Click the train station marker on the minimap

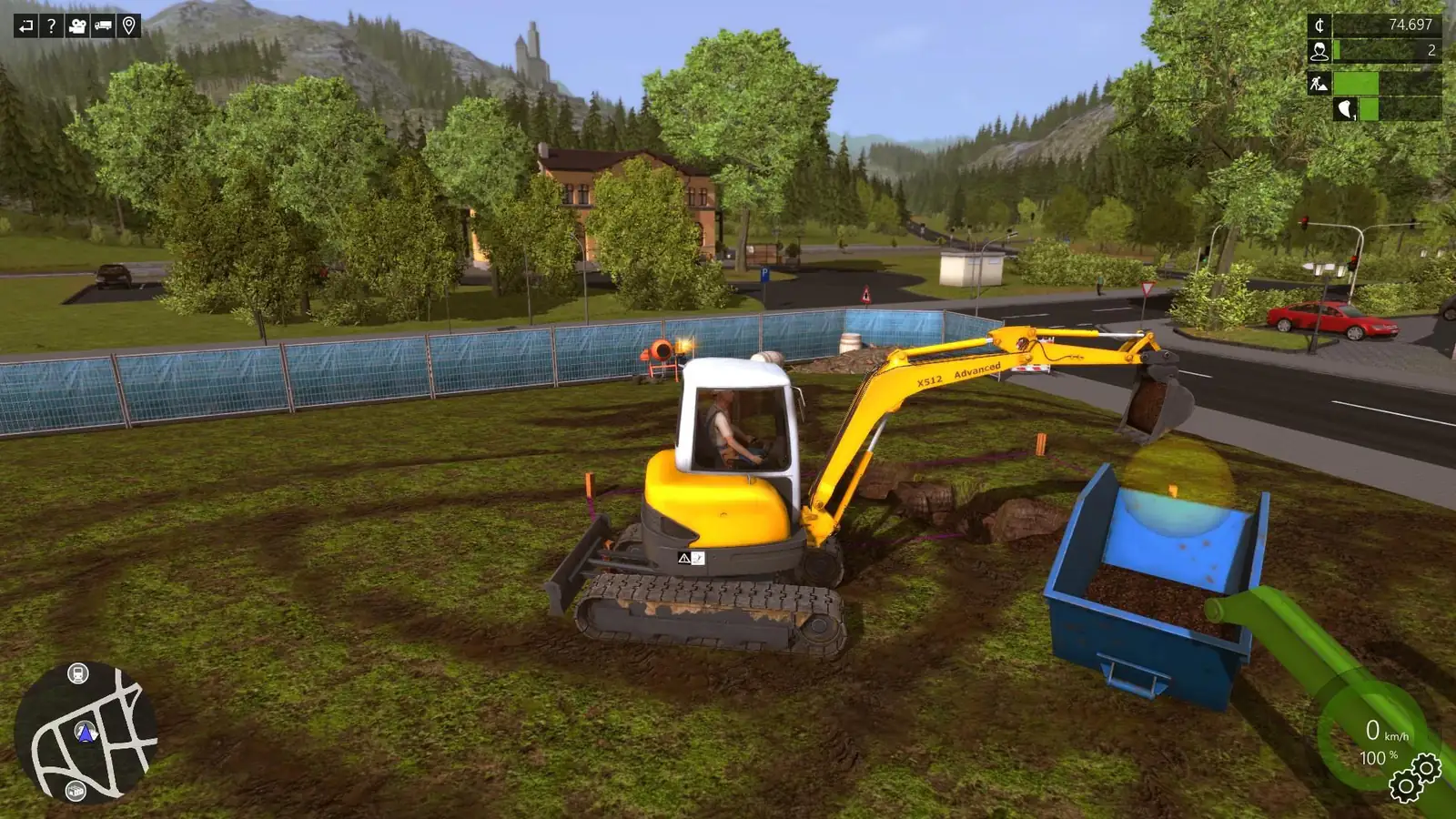[77, 673]
